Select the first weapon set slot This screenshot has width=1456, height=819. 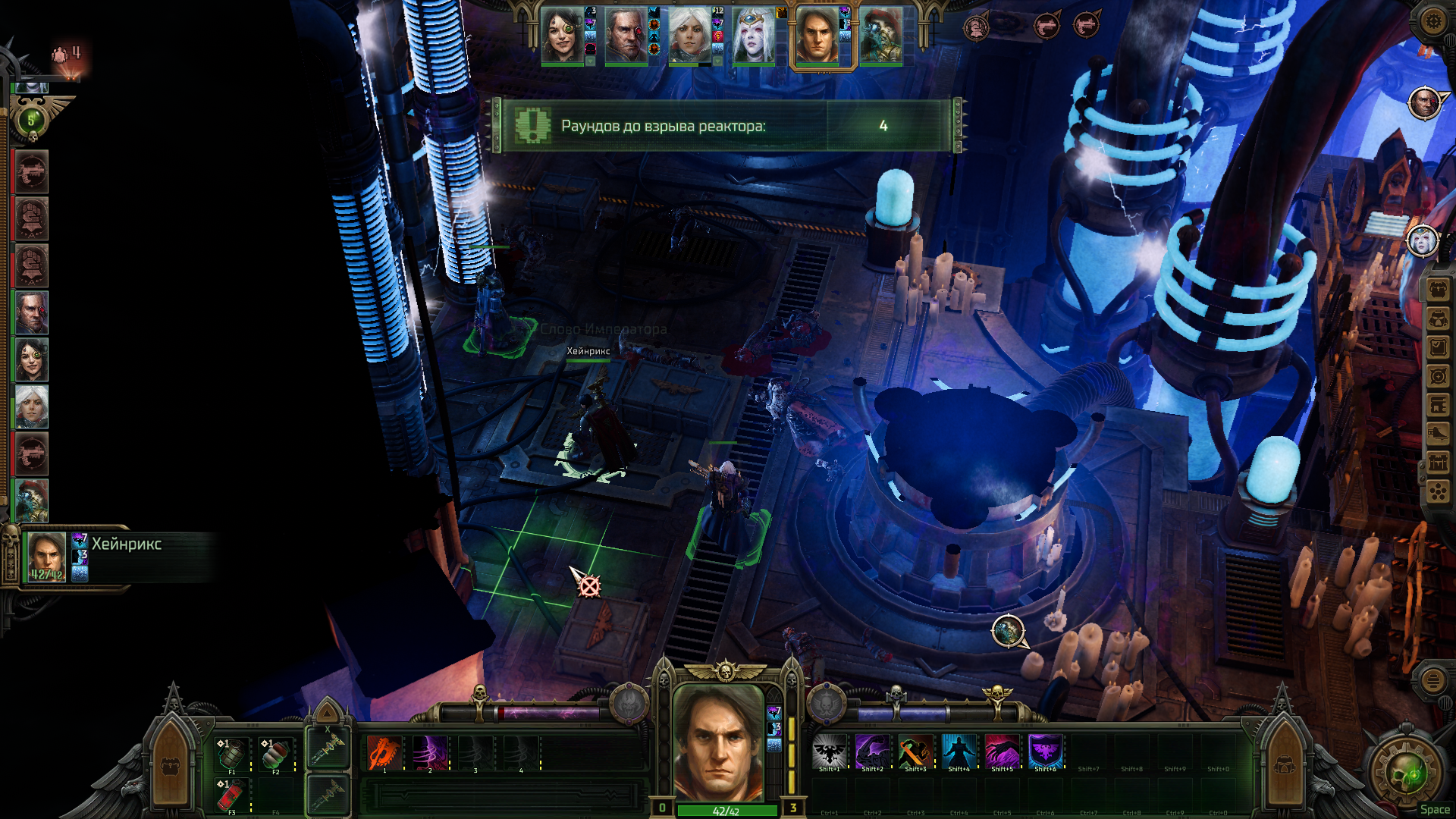(328, 749)
